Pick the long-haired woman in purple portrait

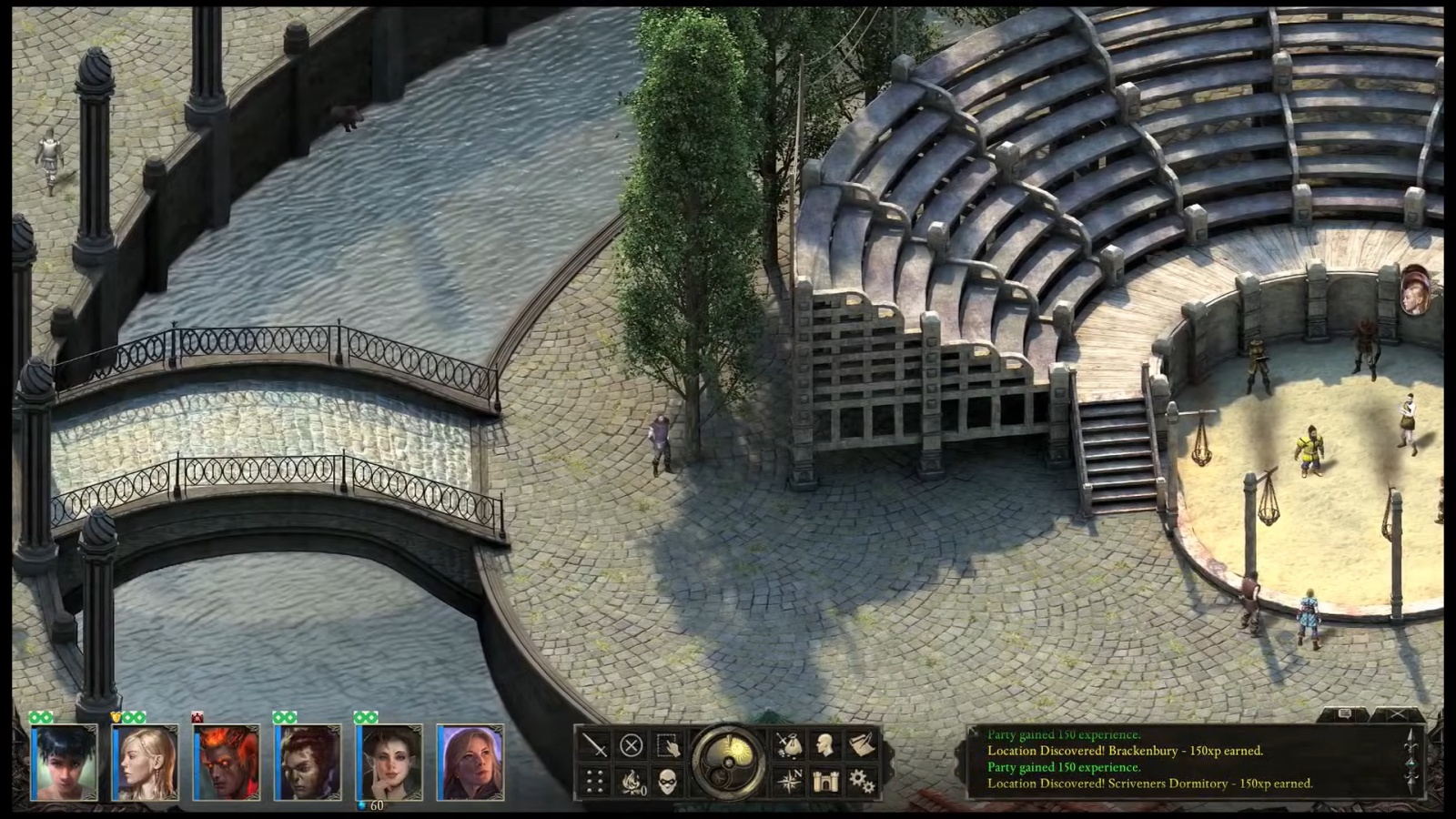[470, 763]
